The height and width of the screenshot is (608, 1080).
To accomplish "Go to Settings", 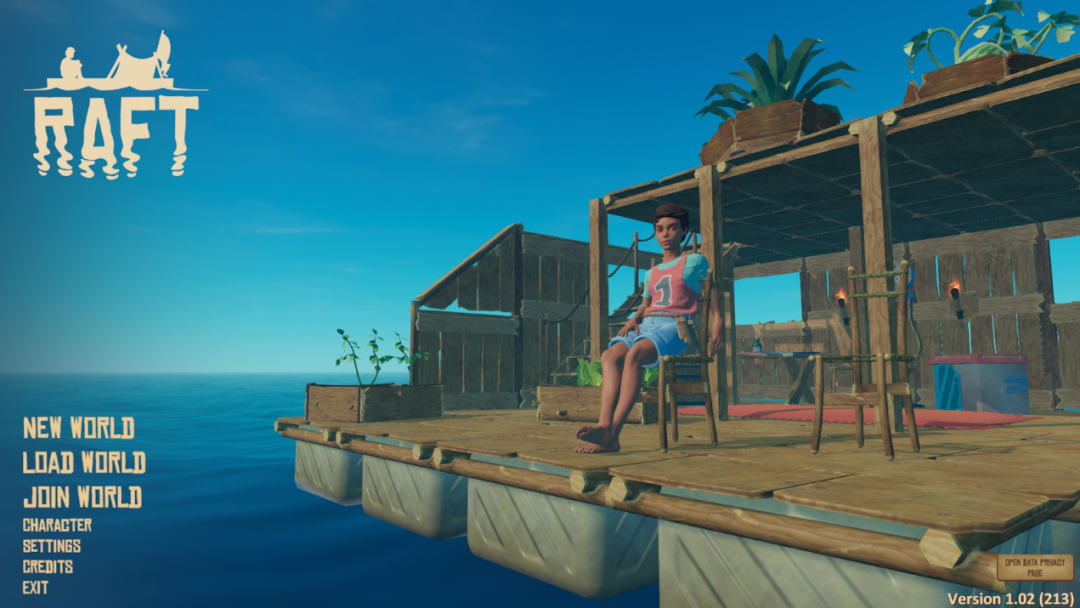I will coord(52,546).
